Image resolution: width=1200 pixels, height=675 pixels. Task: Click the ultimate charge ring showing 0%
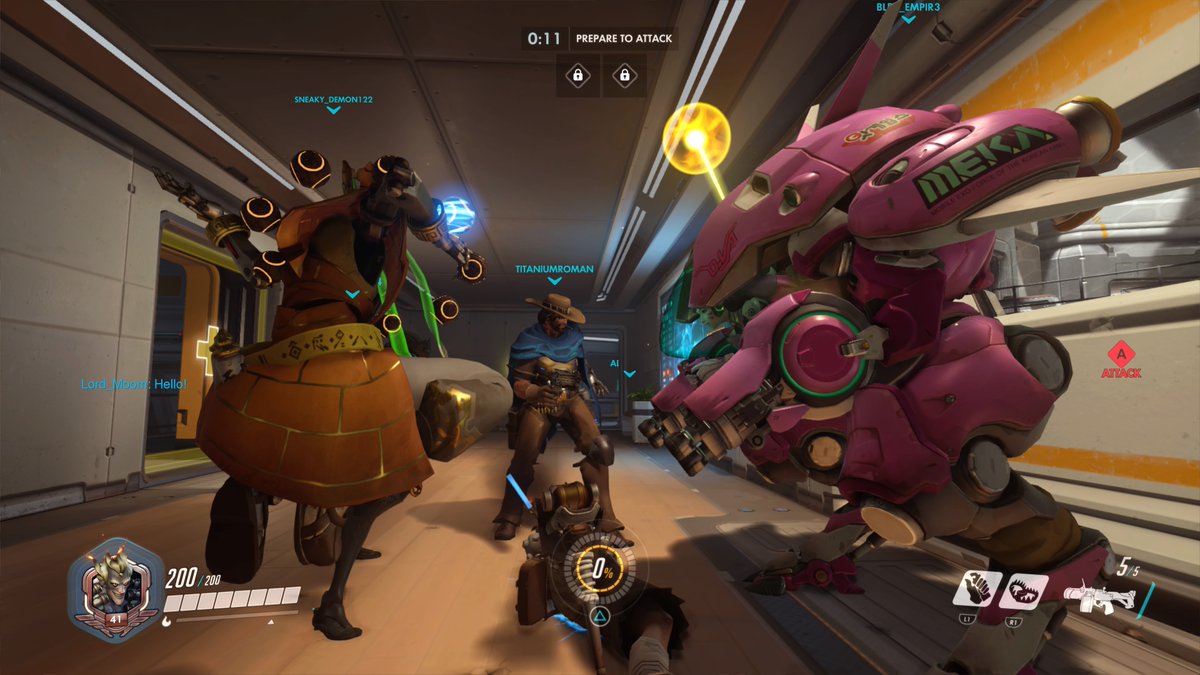(602, 569)
